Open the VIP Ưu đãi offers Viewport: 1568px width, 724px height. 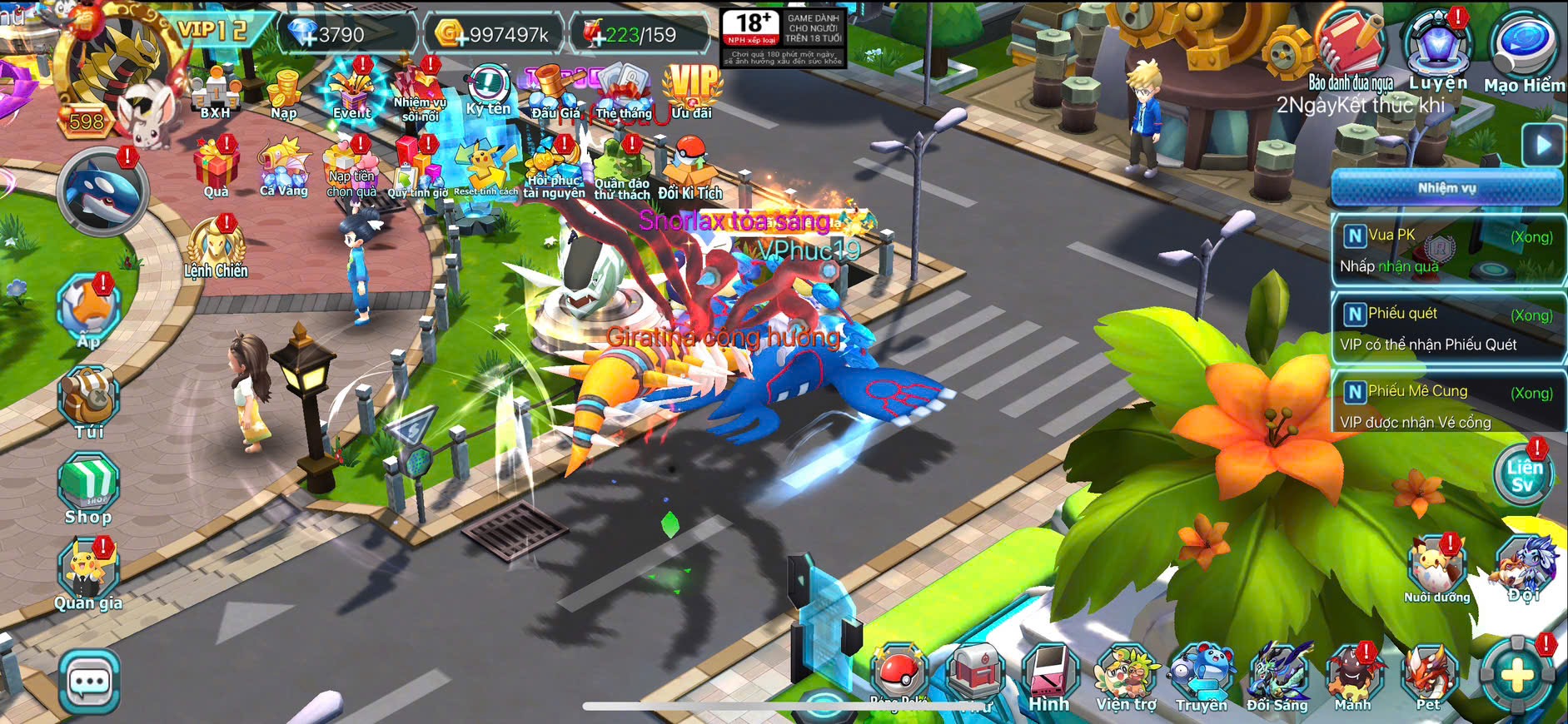click(x=691, y=90)
